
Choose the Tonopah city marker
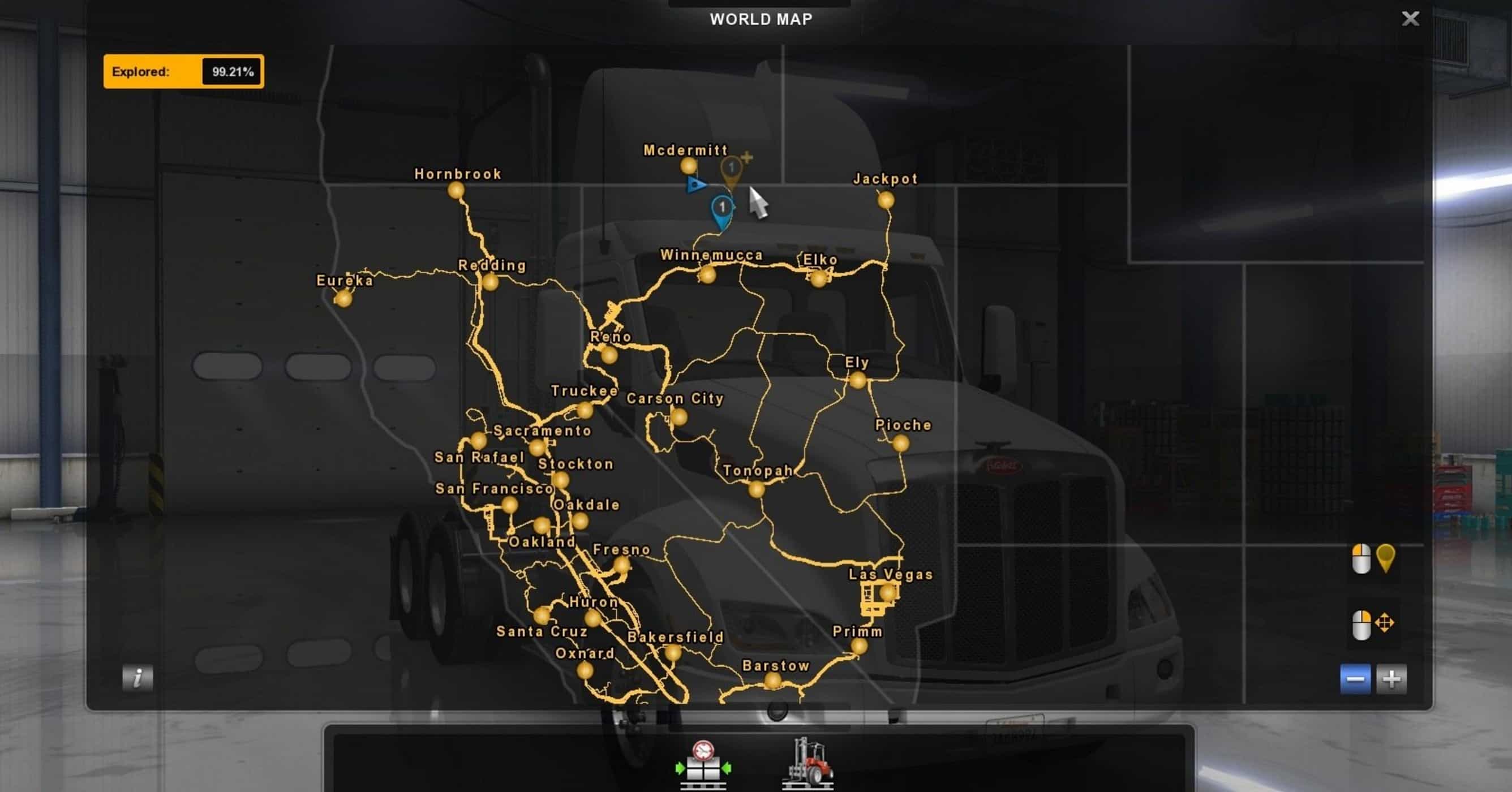757,489
